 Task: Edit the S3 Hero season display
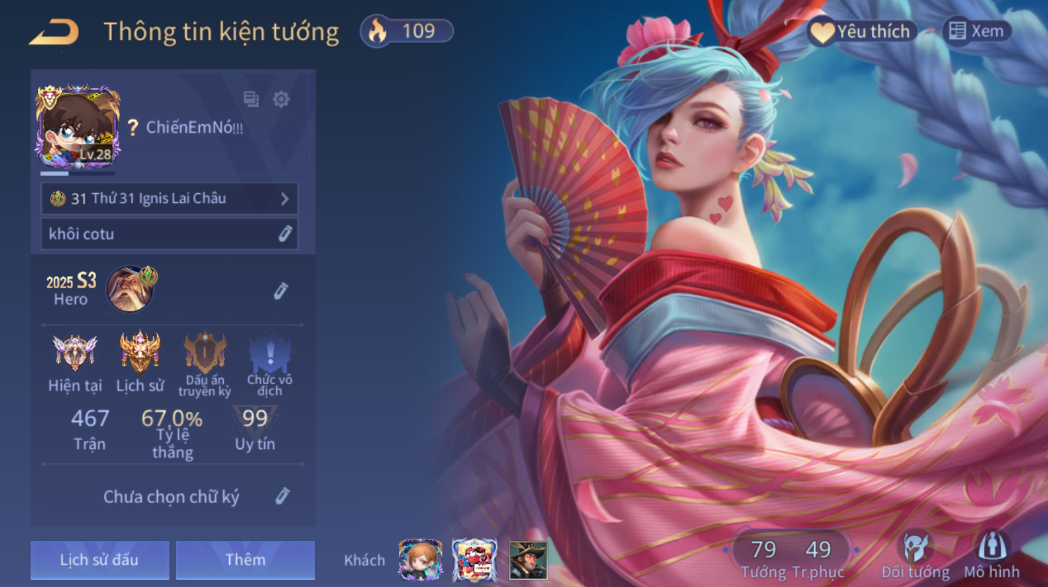coord(281,291)
